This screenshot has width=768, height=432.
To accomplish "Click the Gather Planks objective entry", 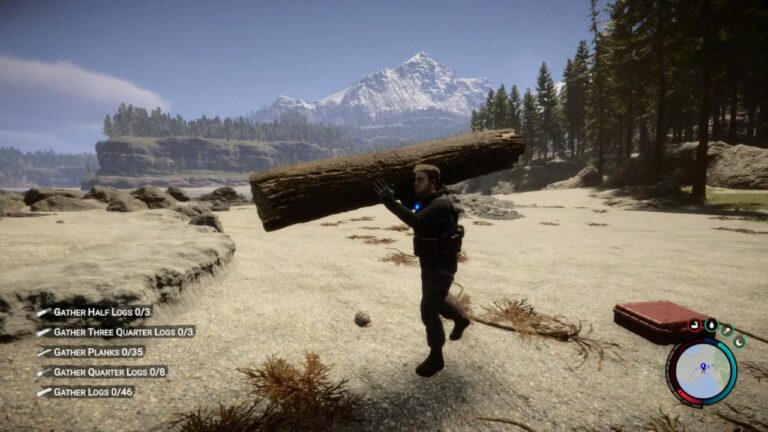I will (98, 352).
